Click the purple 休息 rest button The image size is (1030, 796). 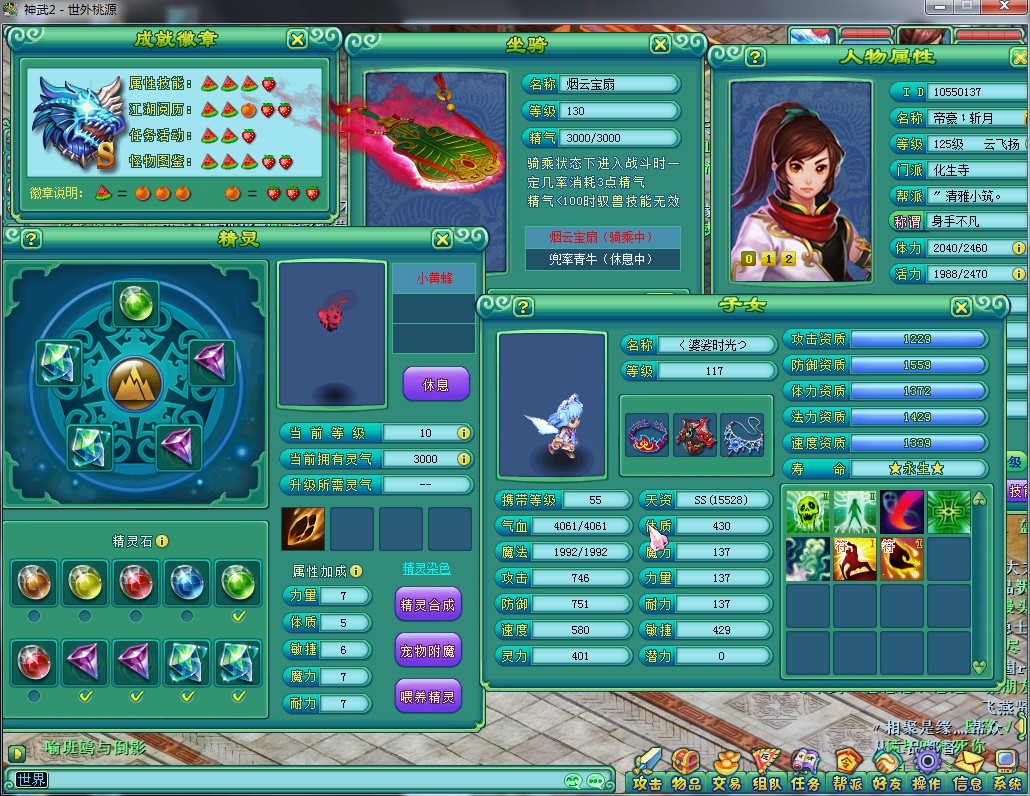click(436, 384)
